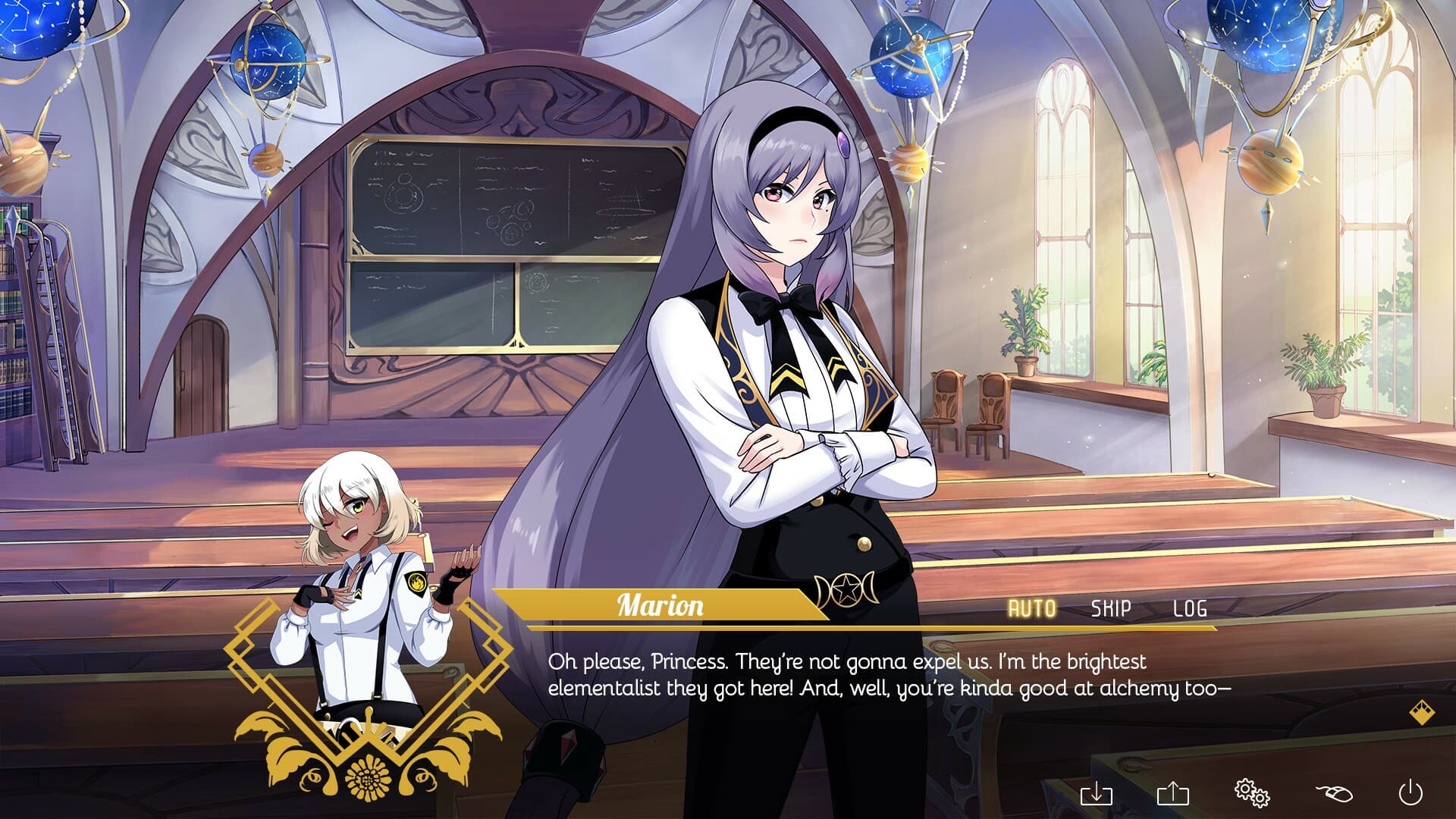Open the load game menu icon

coord(1173,794)
